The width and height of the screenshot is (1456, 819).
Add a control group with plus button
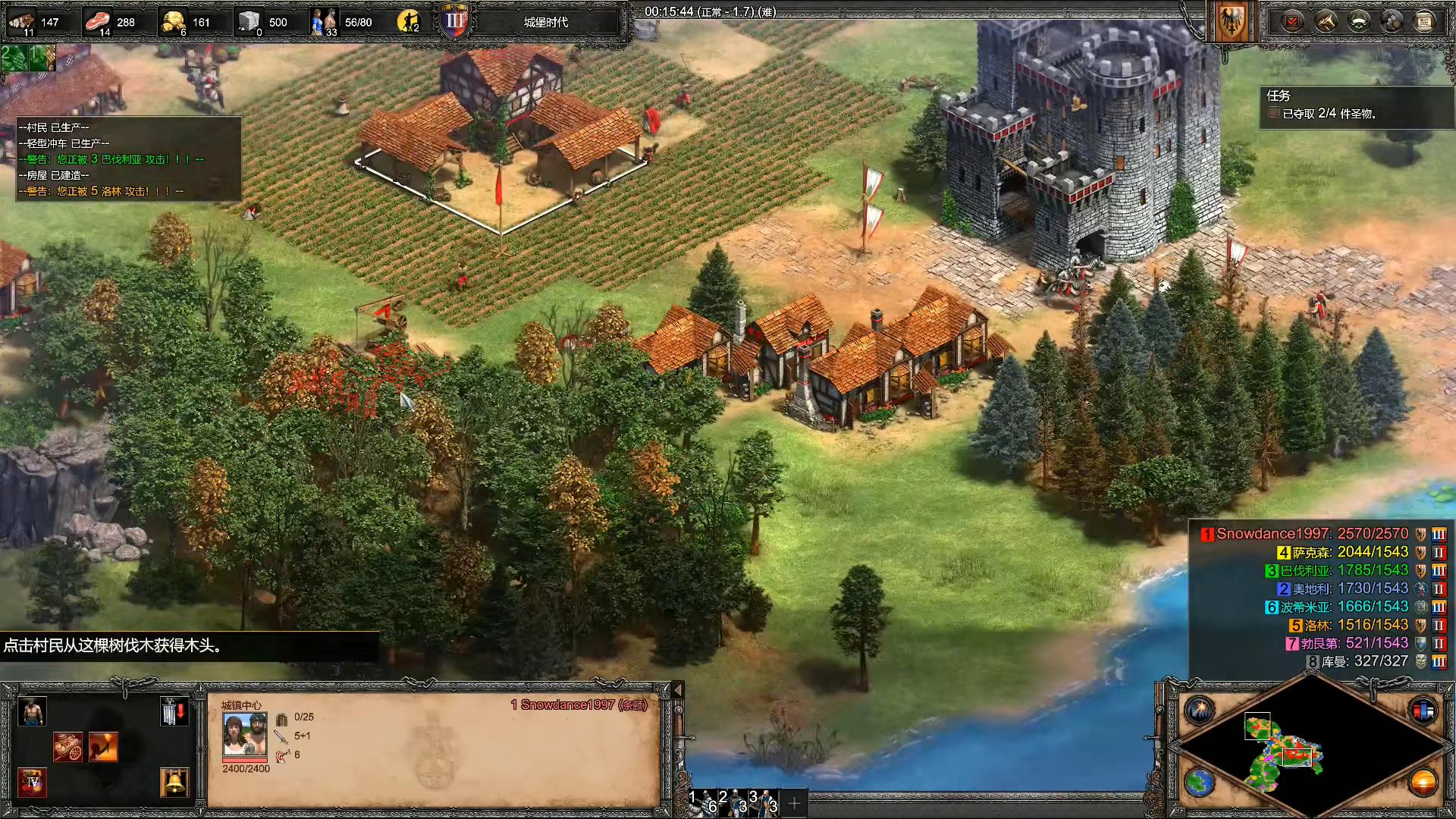pos(794,803)
